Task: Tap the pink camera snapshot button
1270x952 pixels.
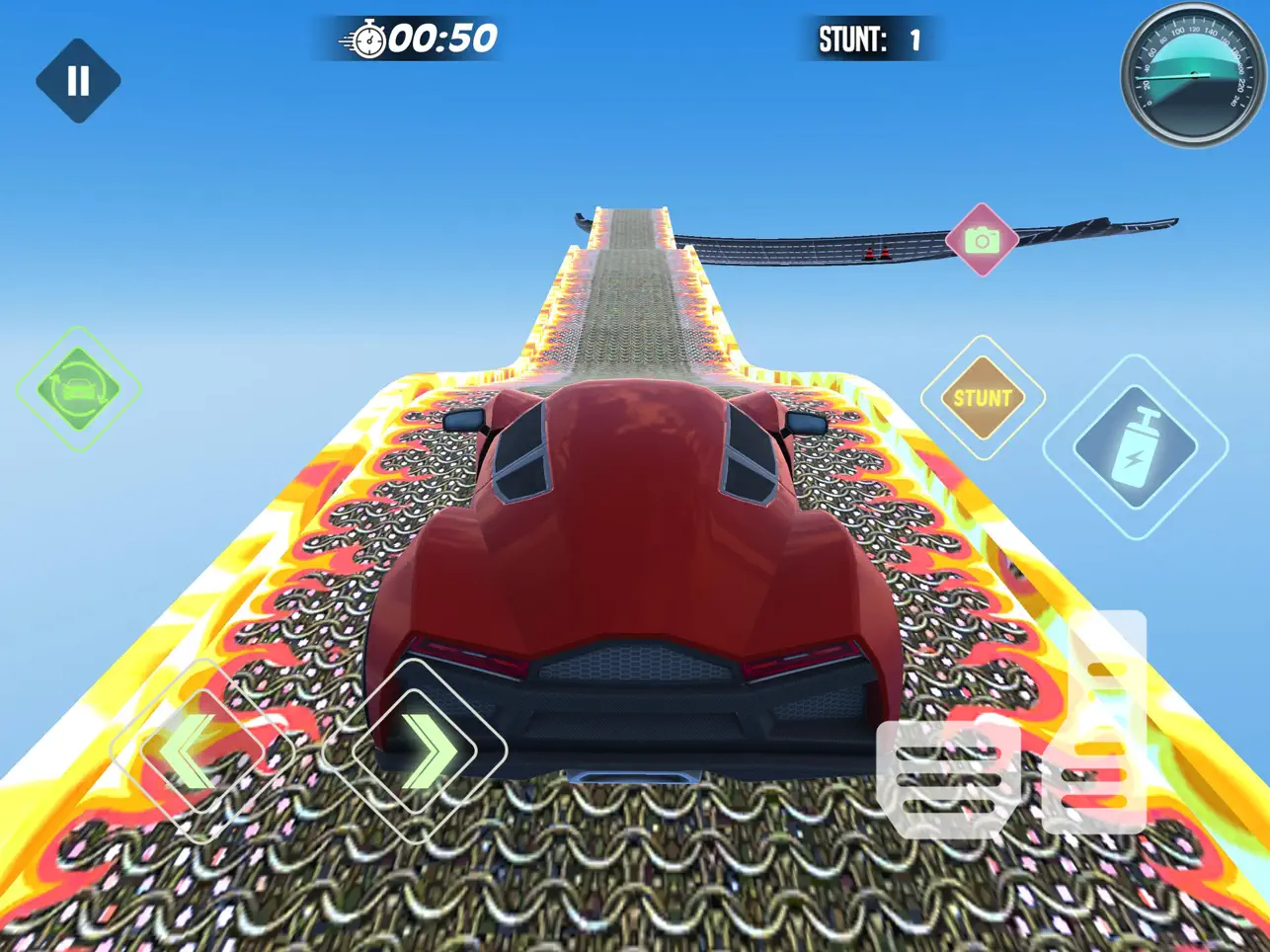Action: coord(981,237)
